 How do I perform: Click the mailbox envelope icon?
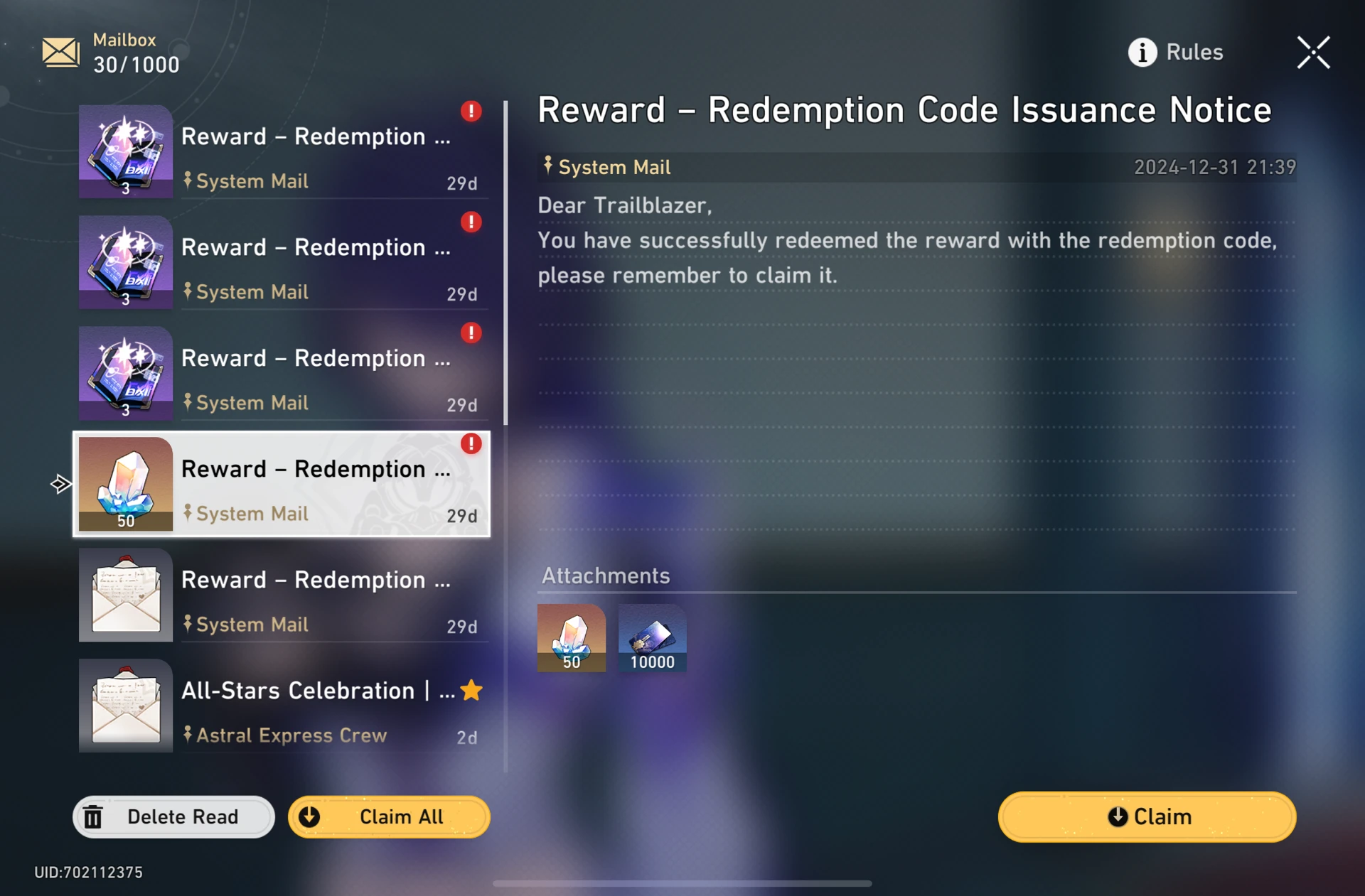pos(60,52)
